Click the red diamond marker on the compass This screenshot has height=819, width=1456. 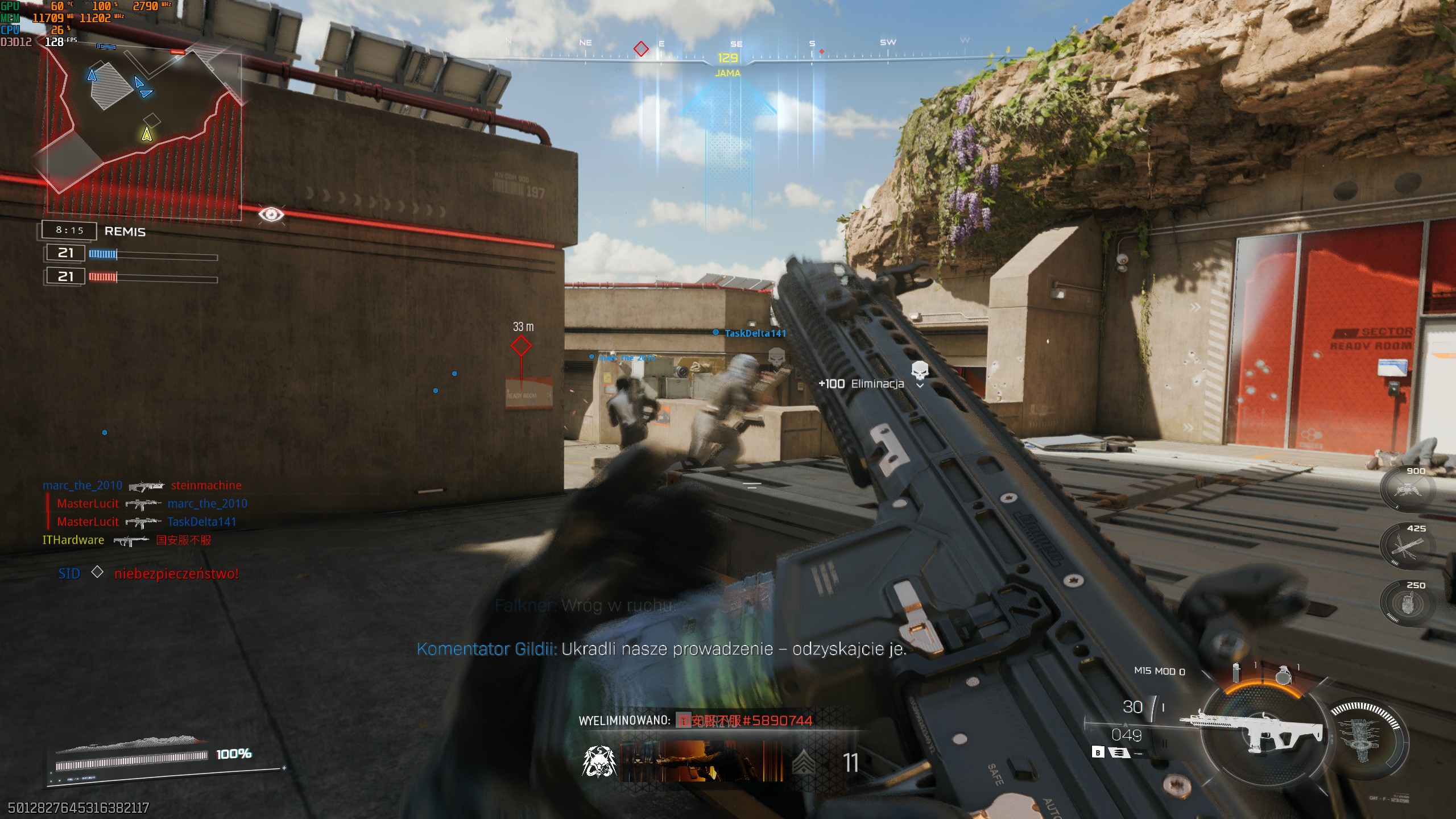(641, 49)
